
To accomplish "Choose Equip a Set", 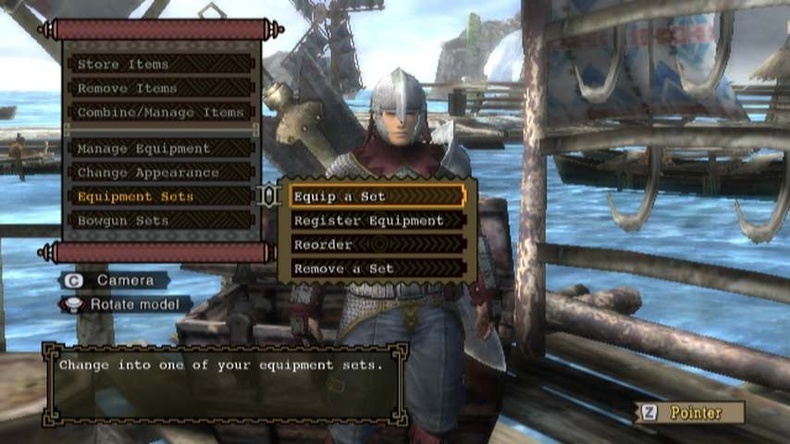I will 376,196.
